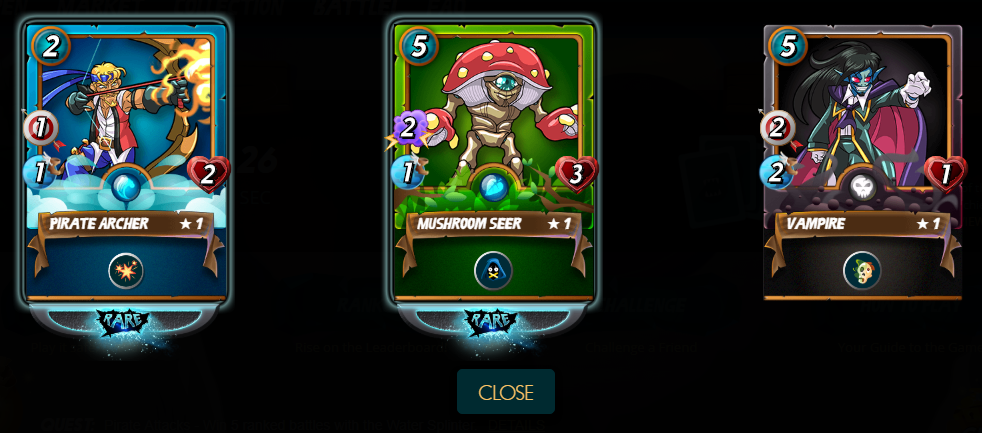
Task: Inspect Mushroom Seer's silence ability icon
Action: [x=494, y=270]
